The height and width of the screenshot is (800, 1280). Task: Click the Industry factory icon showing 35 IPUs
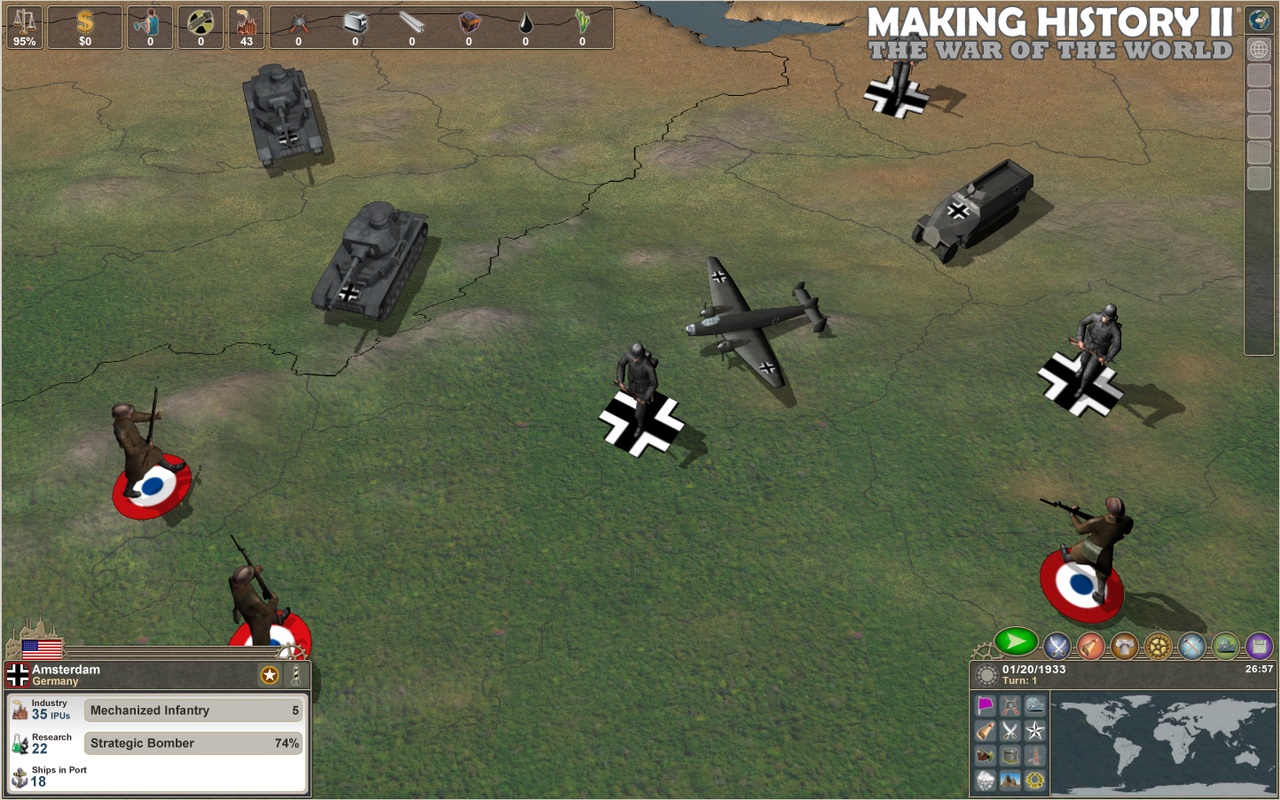point(18,708)
